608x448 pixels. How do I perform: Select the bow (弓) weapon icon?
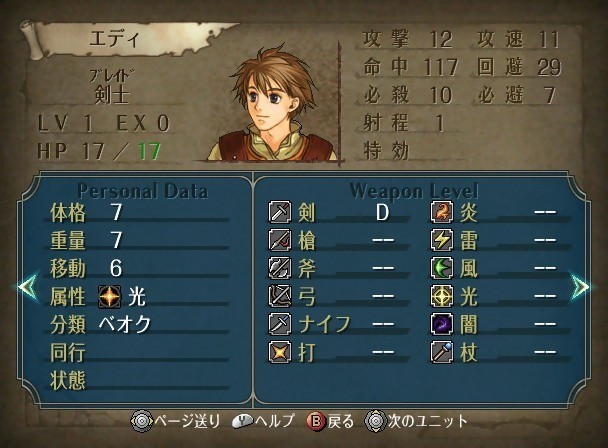281,296
